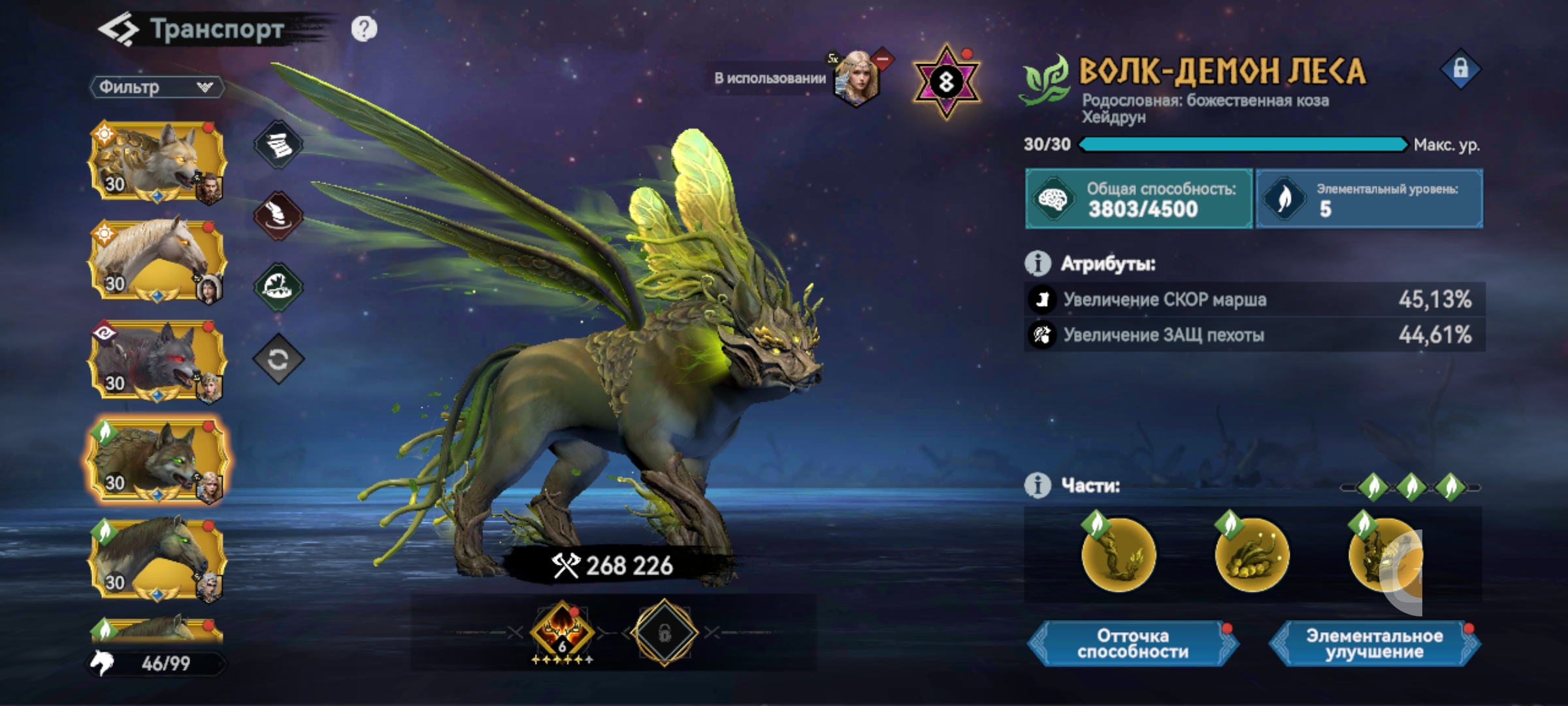
Task: Open the green round side icon
Action: pyautogui.click(x=278, y=286)
